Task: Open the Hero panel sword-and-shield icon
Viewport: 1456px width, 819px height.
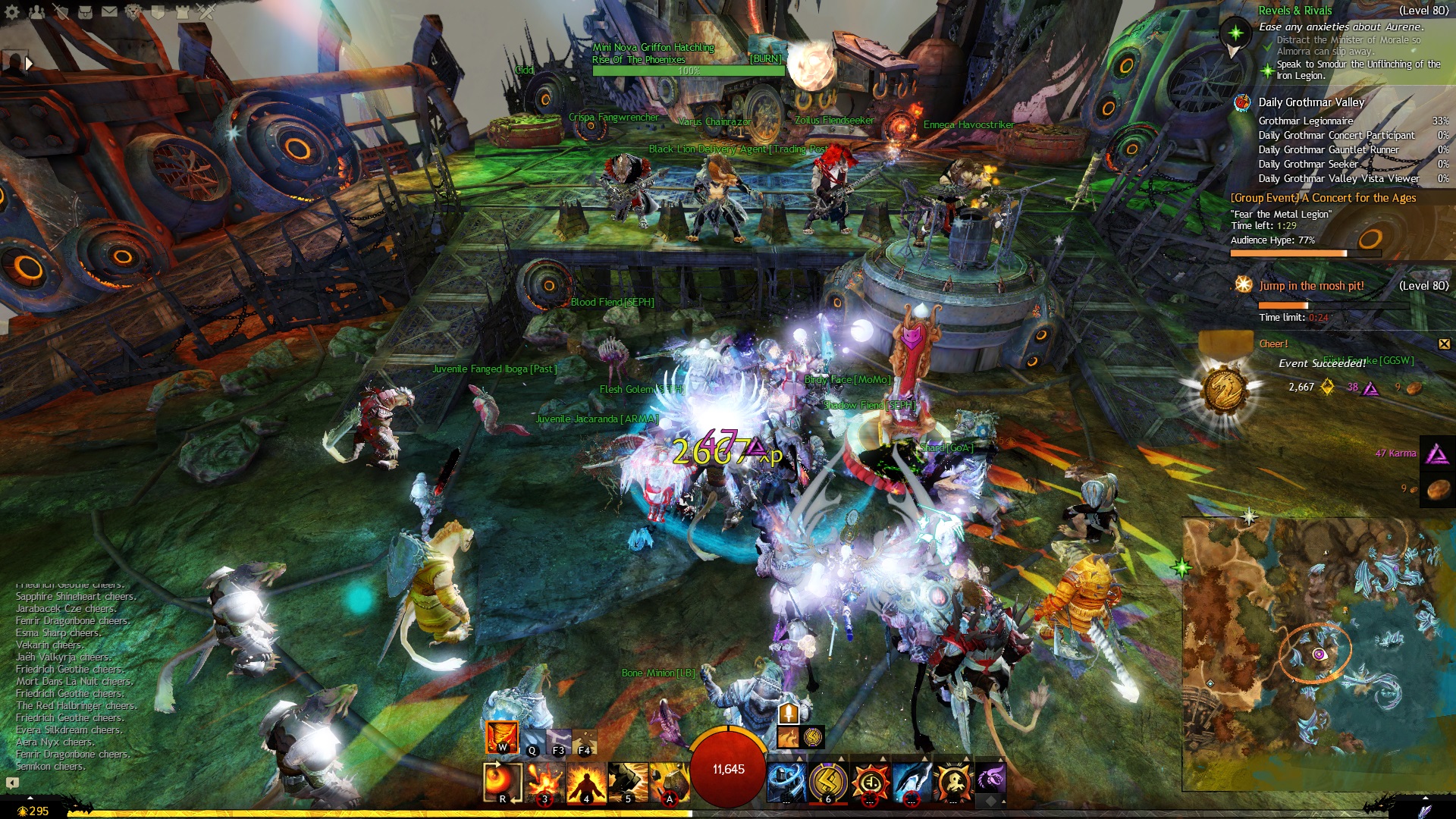Action: 61,11
